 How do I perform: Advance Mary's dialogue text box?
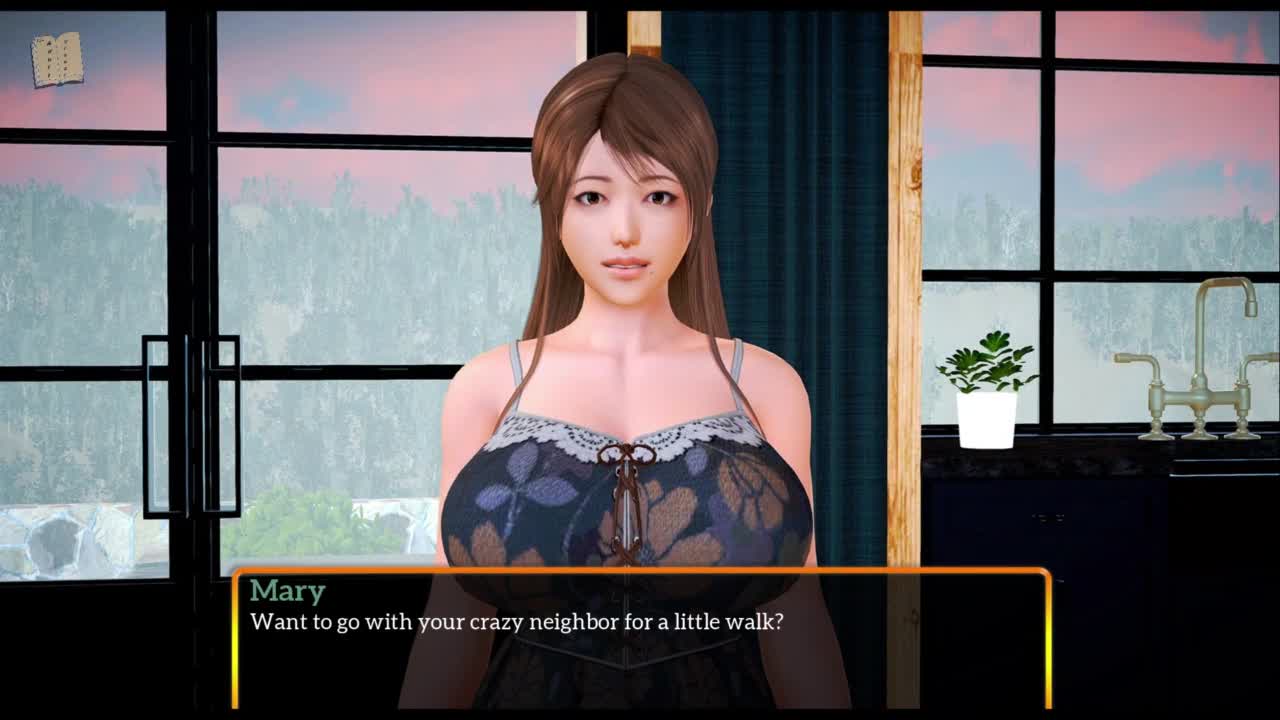(641, 639)
